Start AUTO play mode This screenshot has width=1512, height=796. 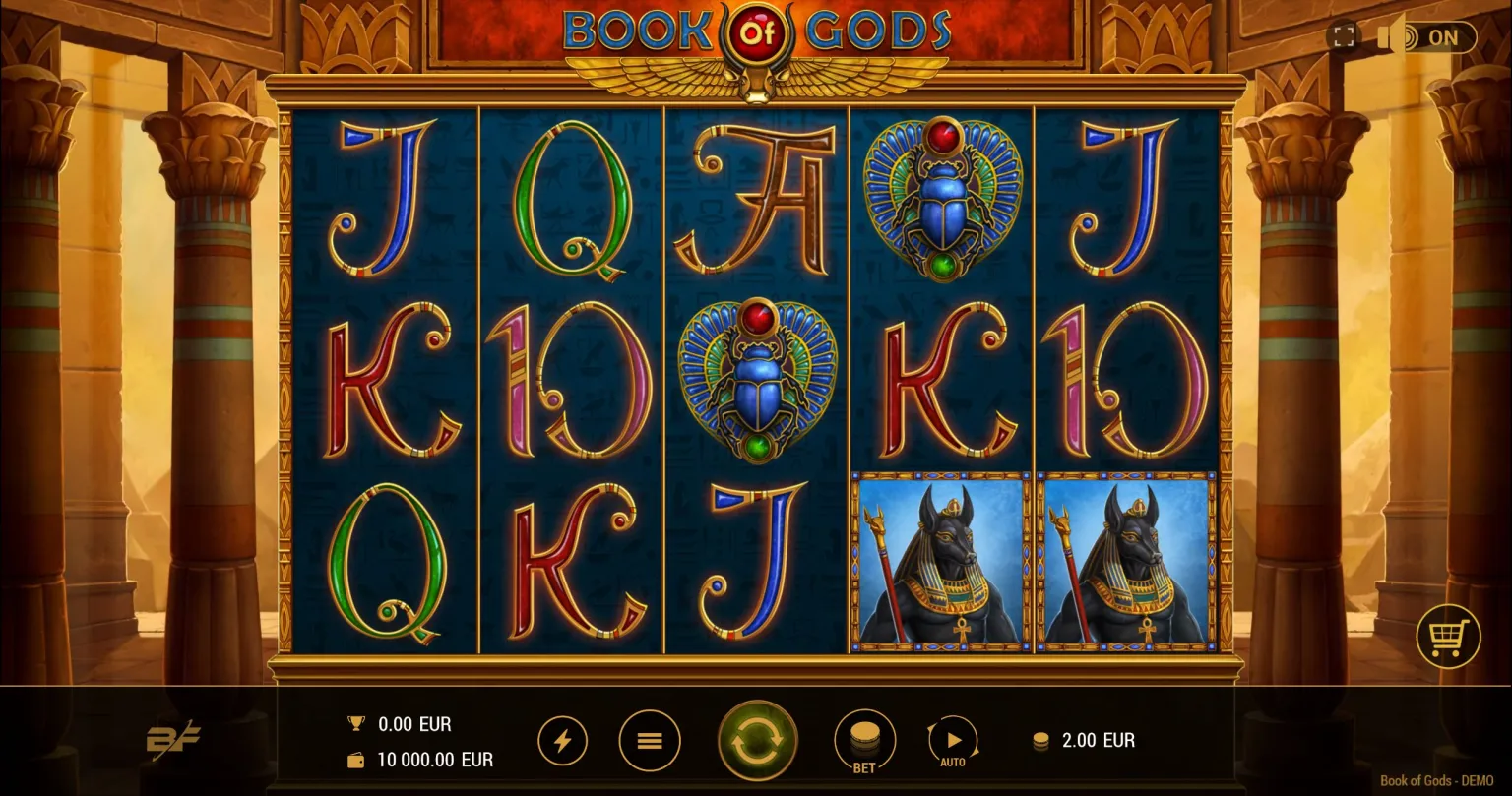click(x=952, y=740)
